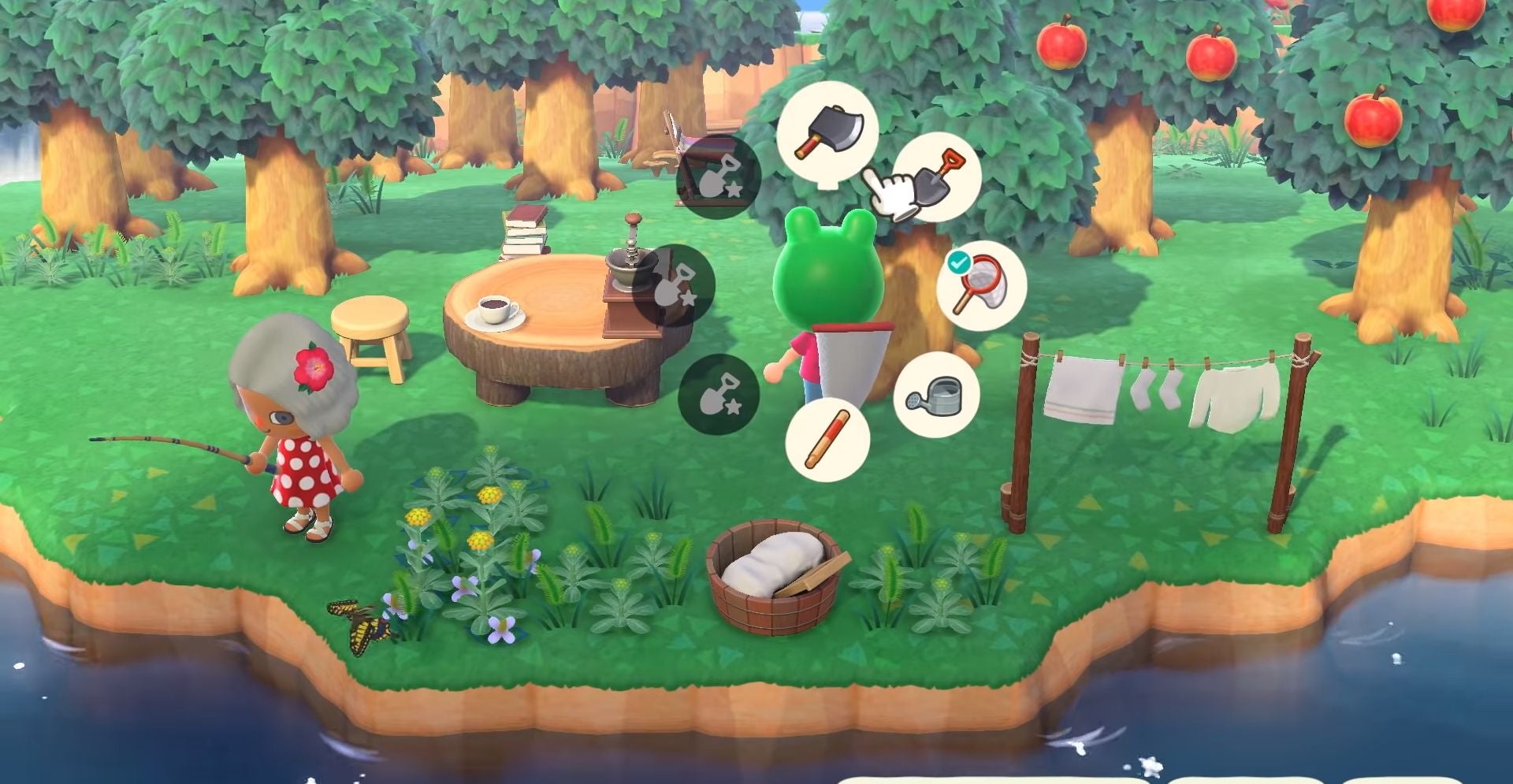Click the teal checkmark badge on the net

[957, 263]
